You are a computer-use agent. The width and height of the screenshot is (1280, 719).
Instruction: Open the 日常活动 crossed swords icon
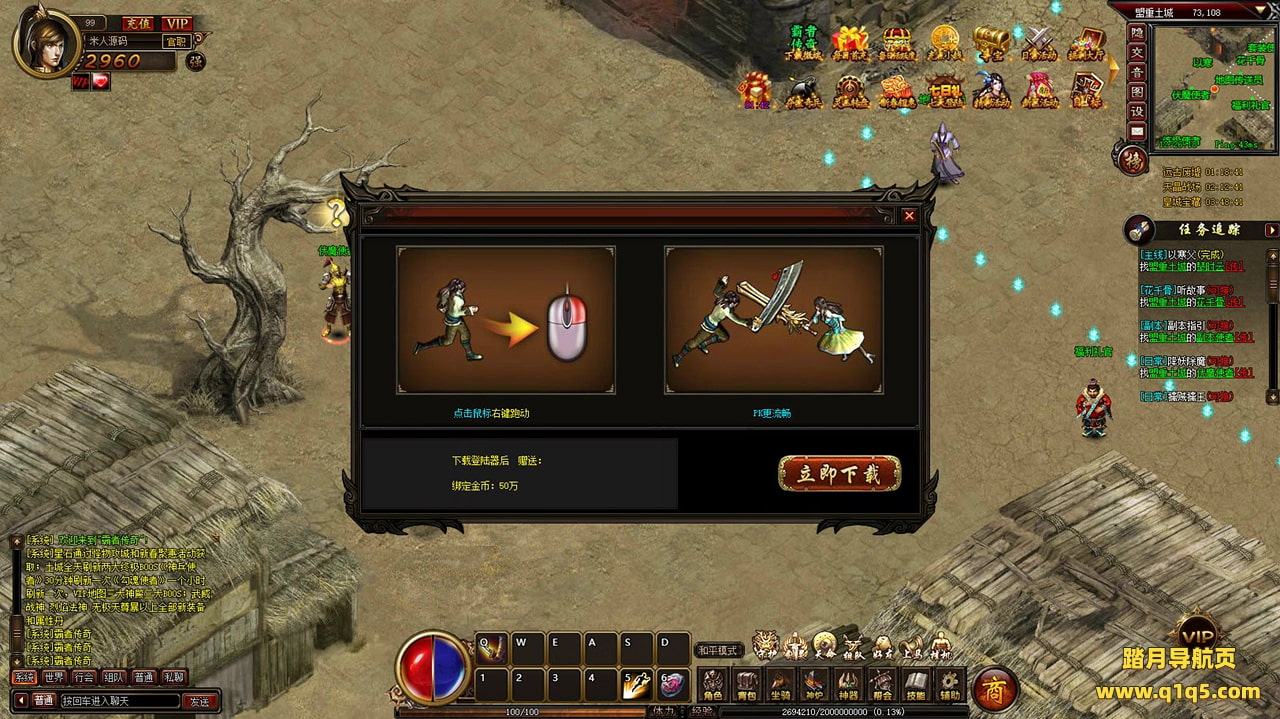pyautogui.click(x=1040, y=45)
